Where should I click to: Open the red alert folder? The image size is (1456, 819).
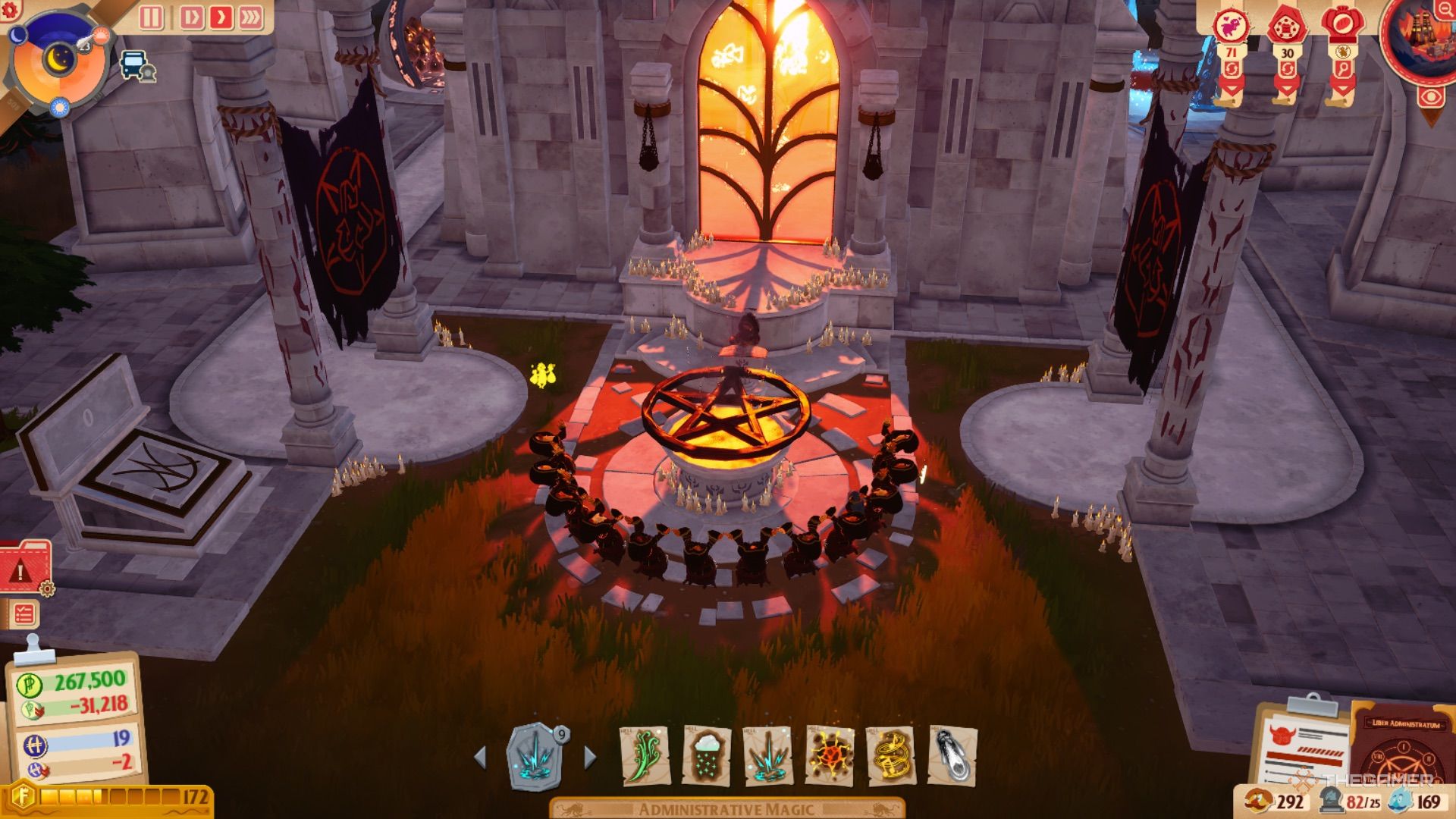25,566
